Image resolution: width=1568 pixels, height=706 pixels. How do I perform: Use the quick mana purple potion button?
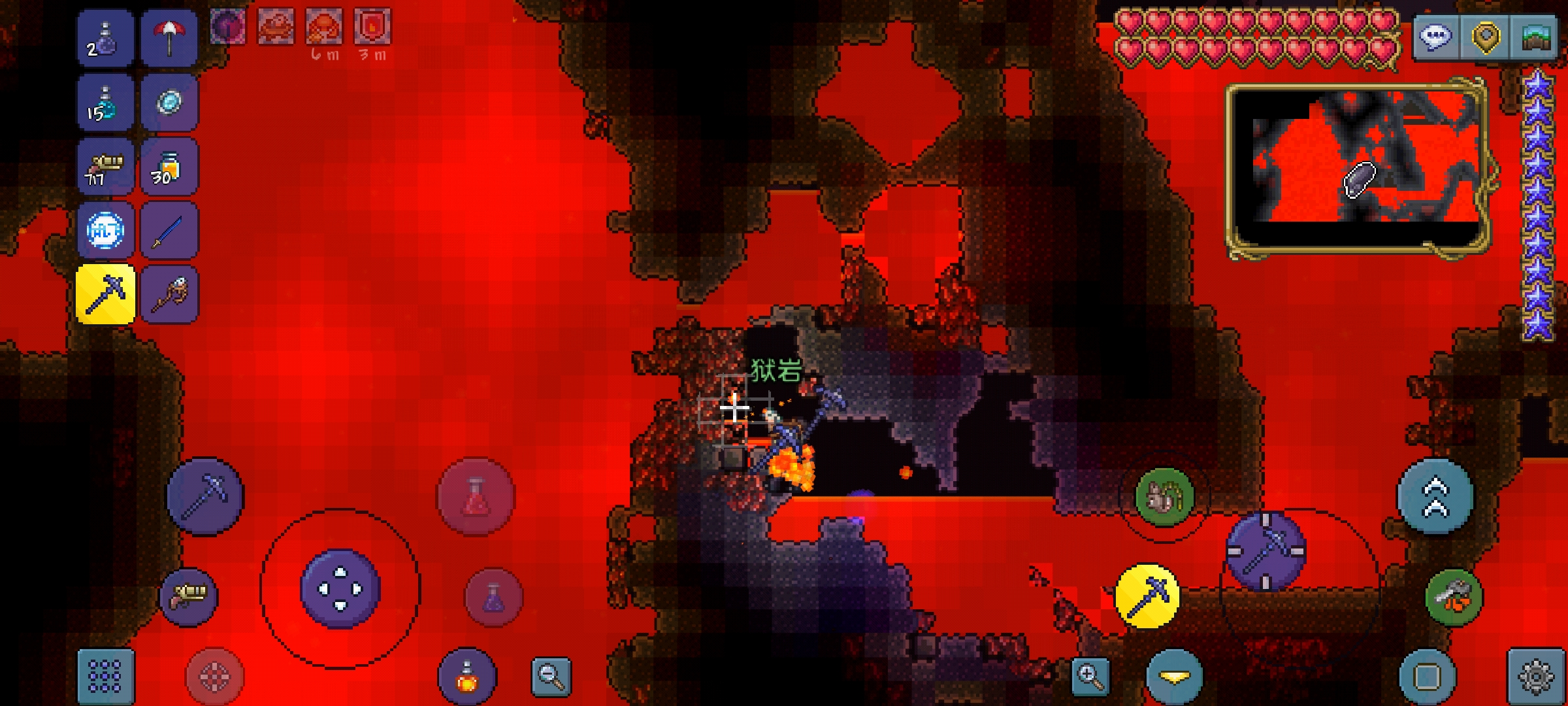(x=493, y=597)
